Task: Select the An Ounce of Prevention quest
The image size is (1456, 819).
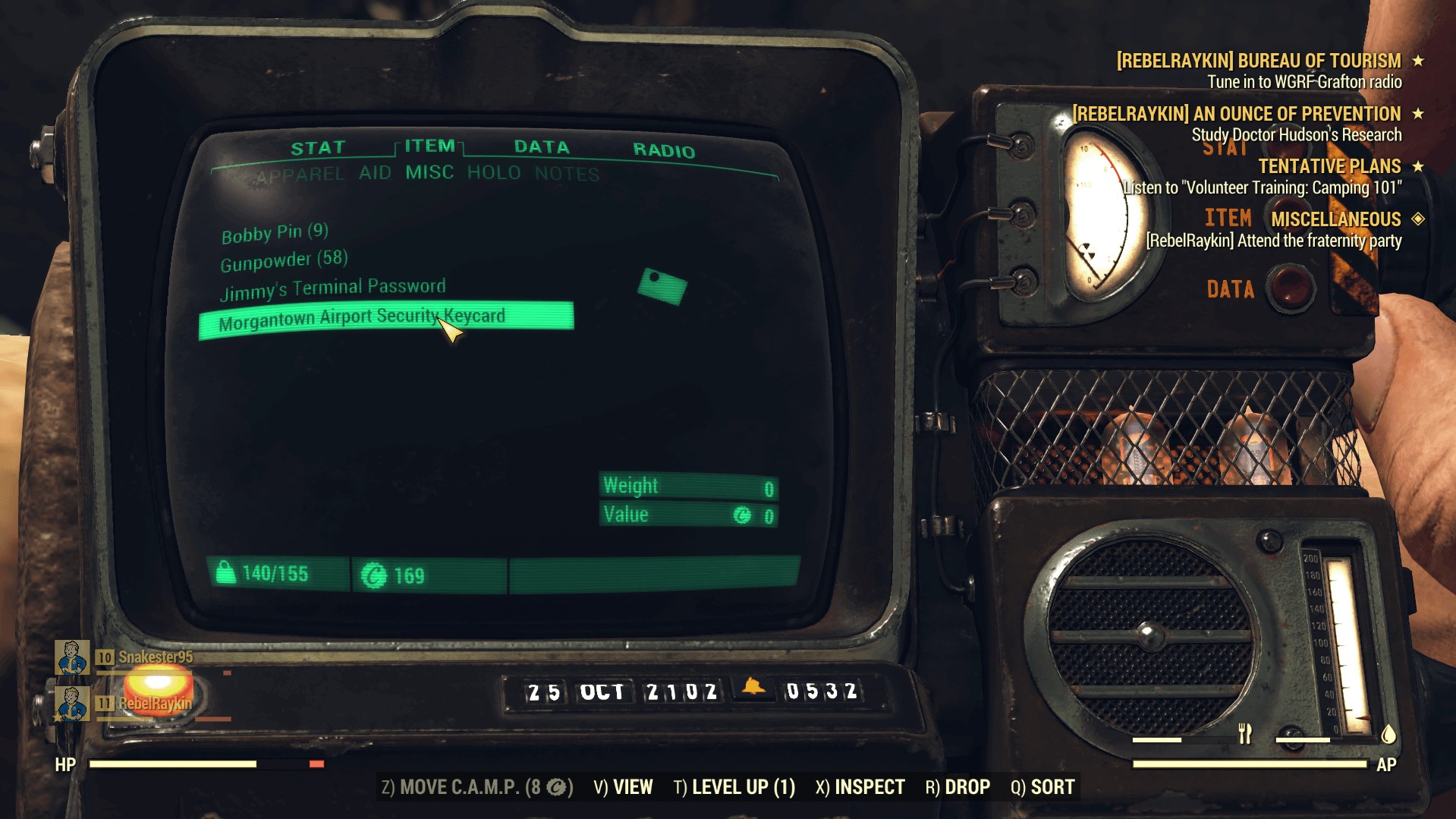Action: 1237,114
